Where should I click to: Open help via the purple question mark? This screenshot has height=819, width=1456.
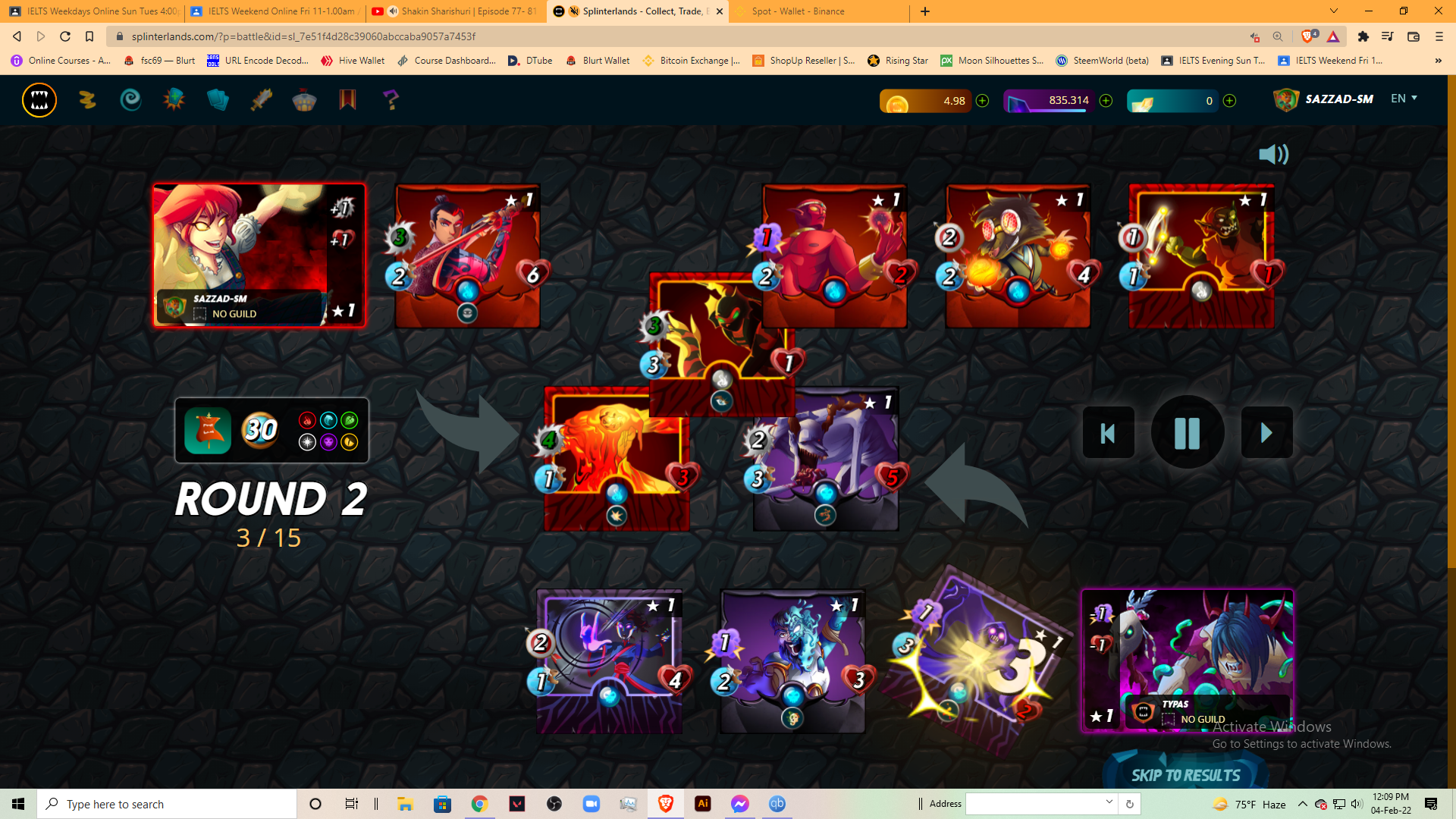391,99
